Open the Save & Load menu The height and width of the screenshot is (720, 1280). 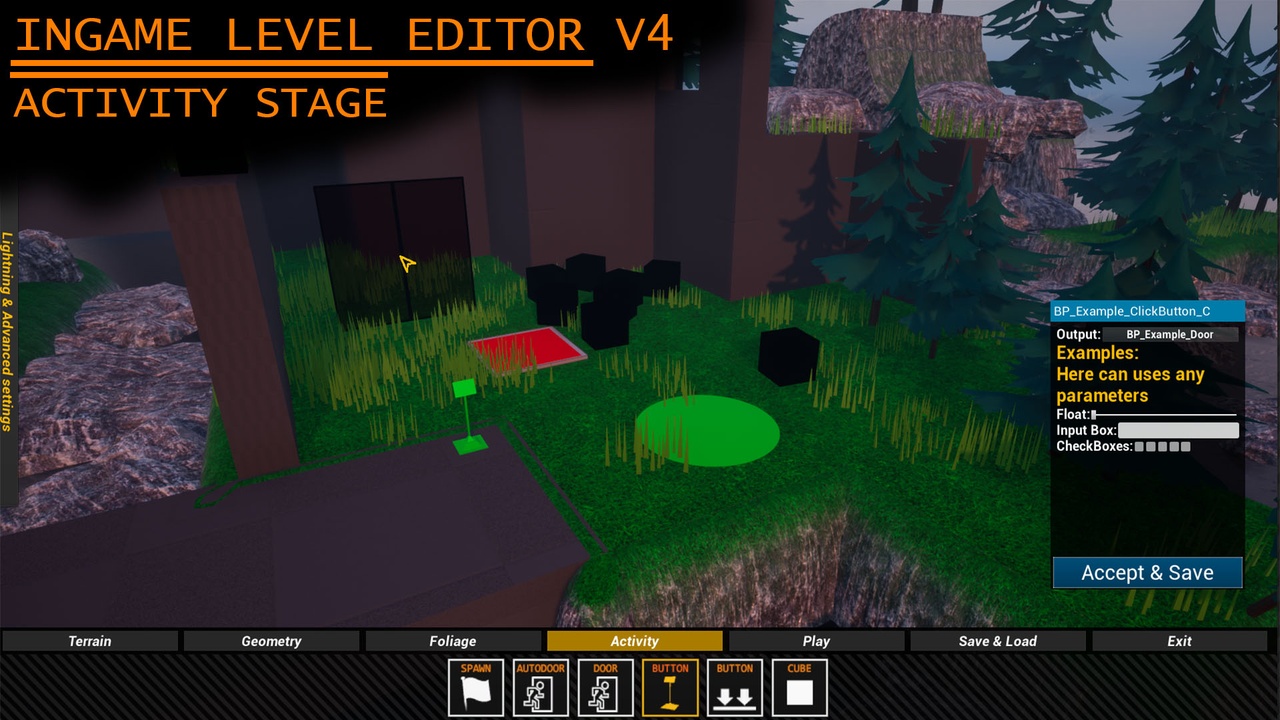point(998,641)
